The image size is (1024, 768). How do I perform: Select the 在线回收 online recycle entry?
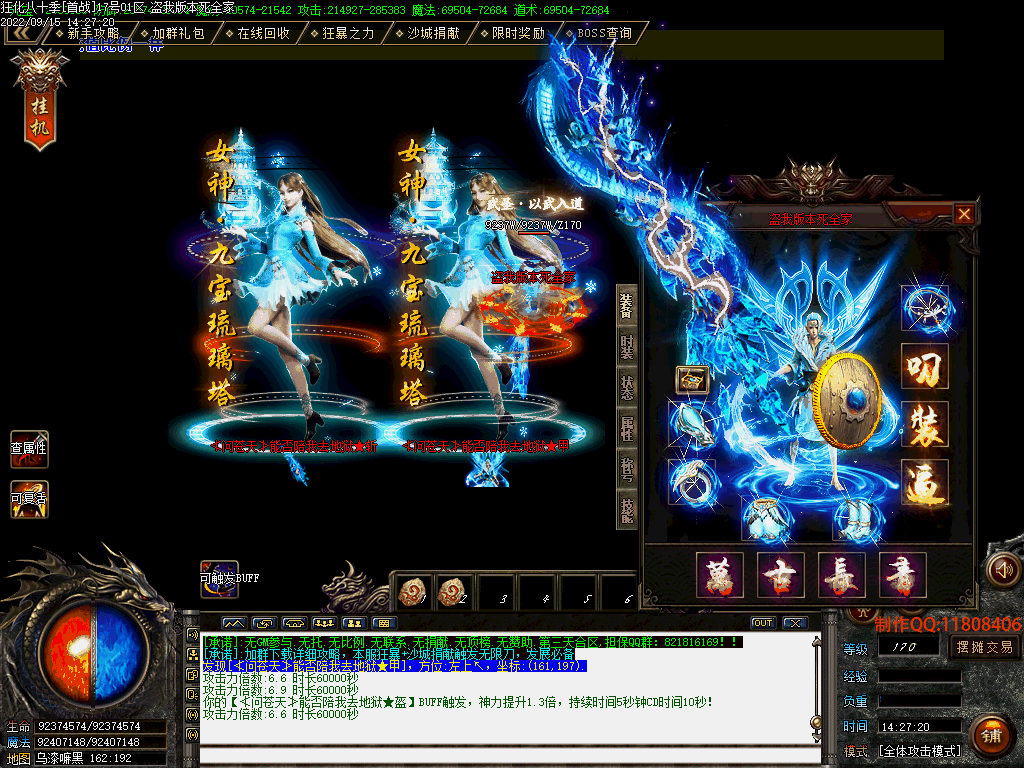click(x=263, y=33)
